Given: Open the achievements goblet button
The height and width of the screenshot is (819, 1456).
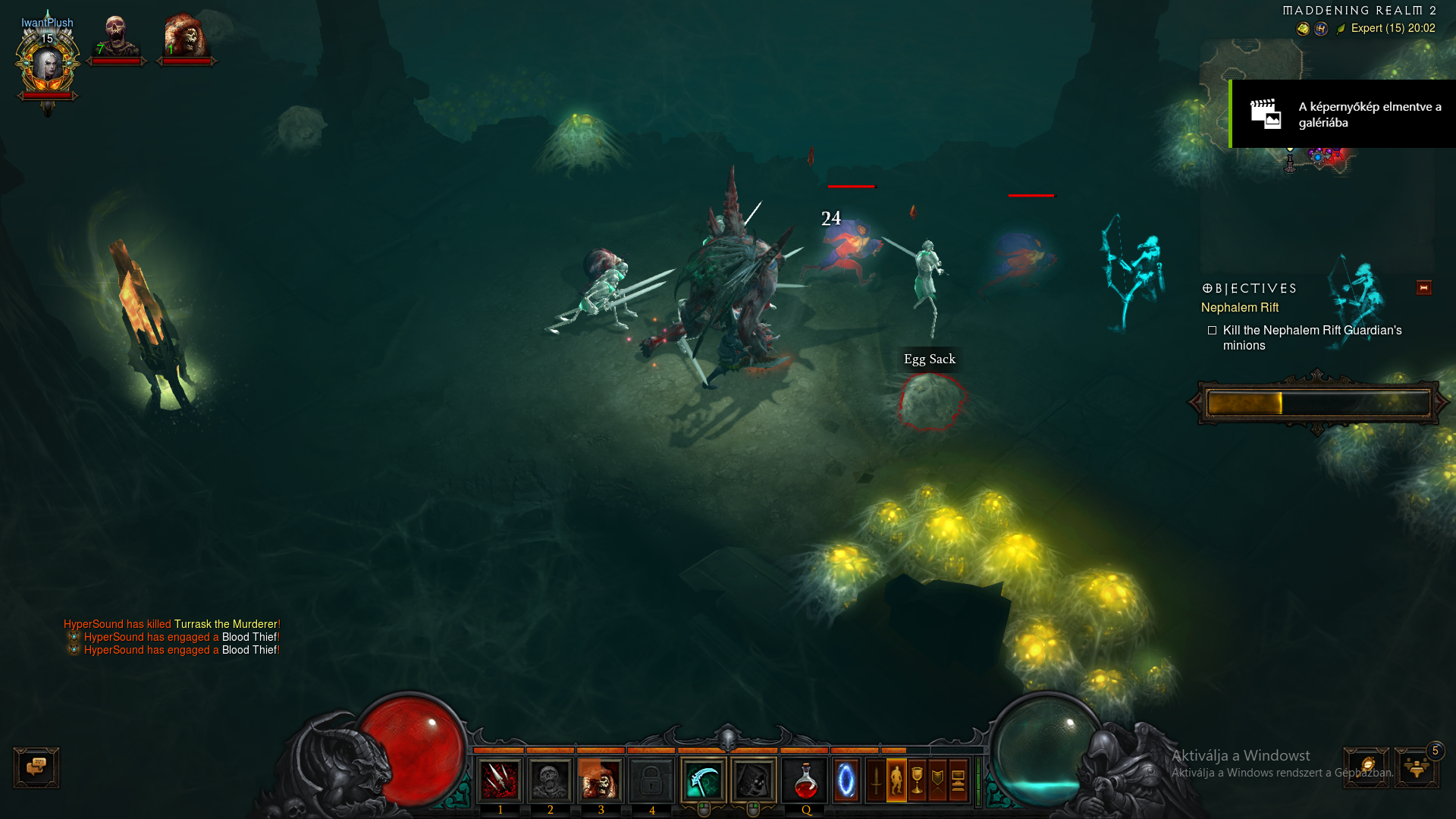Looking at the screenshot, I should [917, 780].
